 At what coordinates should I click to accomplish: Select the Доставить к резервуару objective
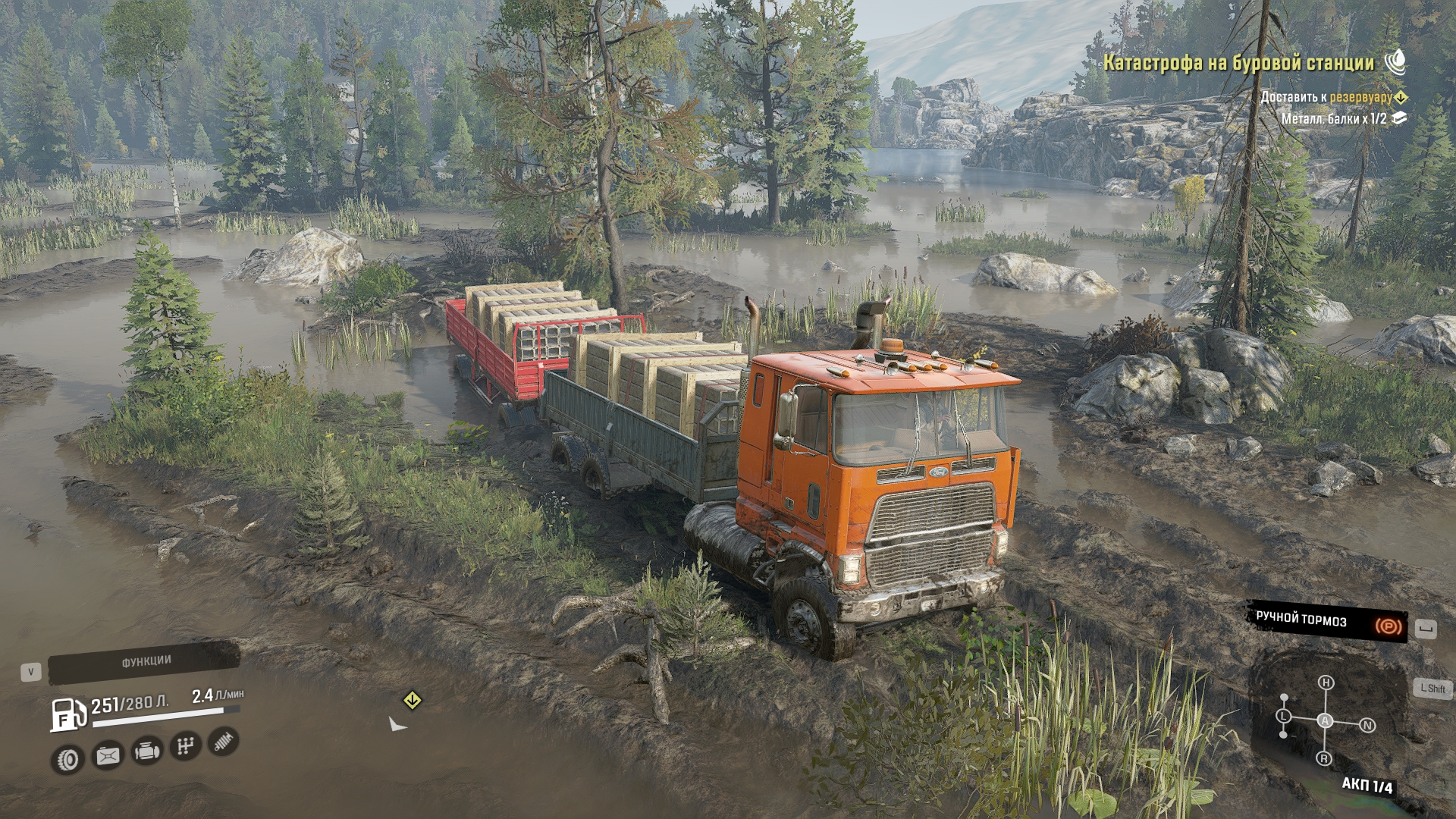1326,97
